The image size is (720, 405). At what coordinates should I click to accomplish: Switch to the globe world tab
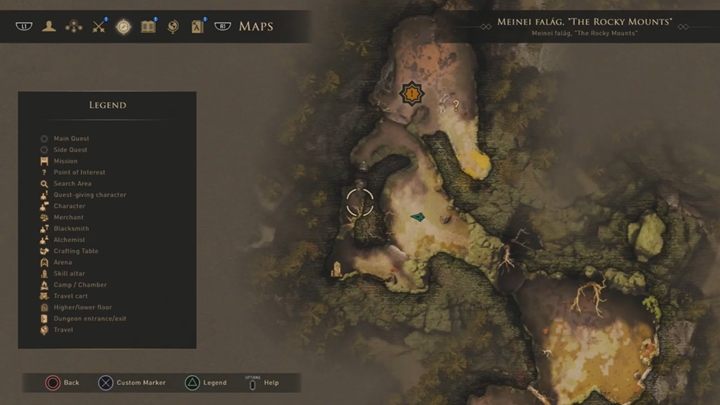click(x=173, y=26)
